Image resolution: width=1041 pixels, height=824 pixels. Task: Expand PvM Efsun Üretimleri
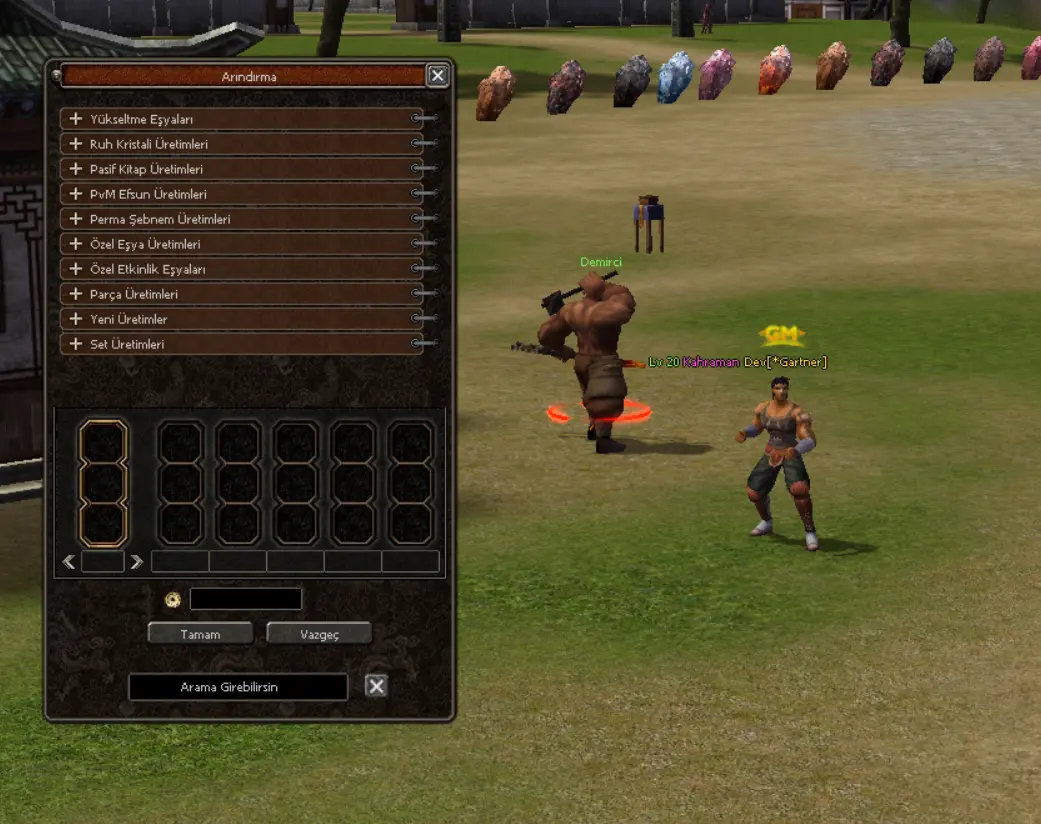pos(76,194)
